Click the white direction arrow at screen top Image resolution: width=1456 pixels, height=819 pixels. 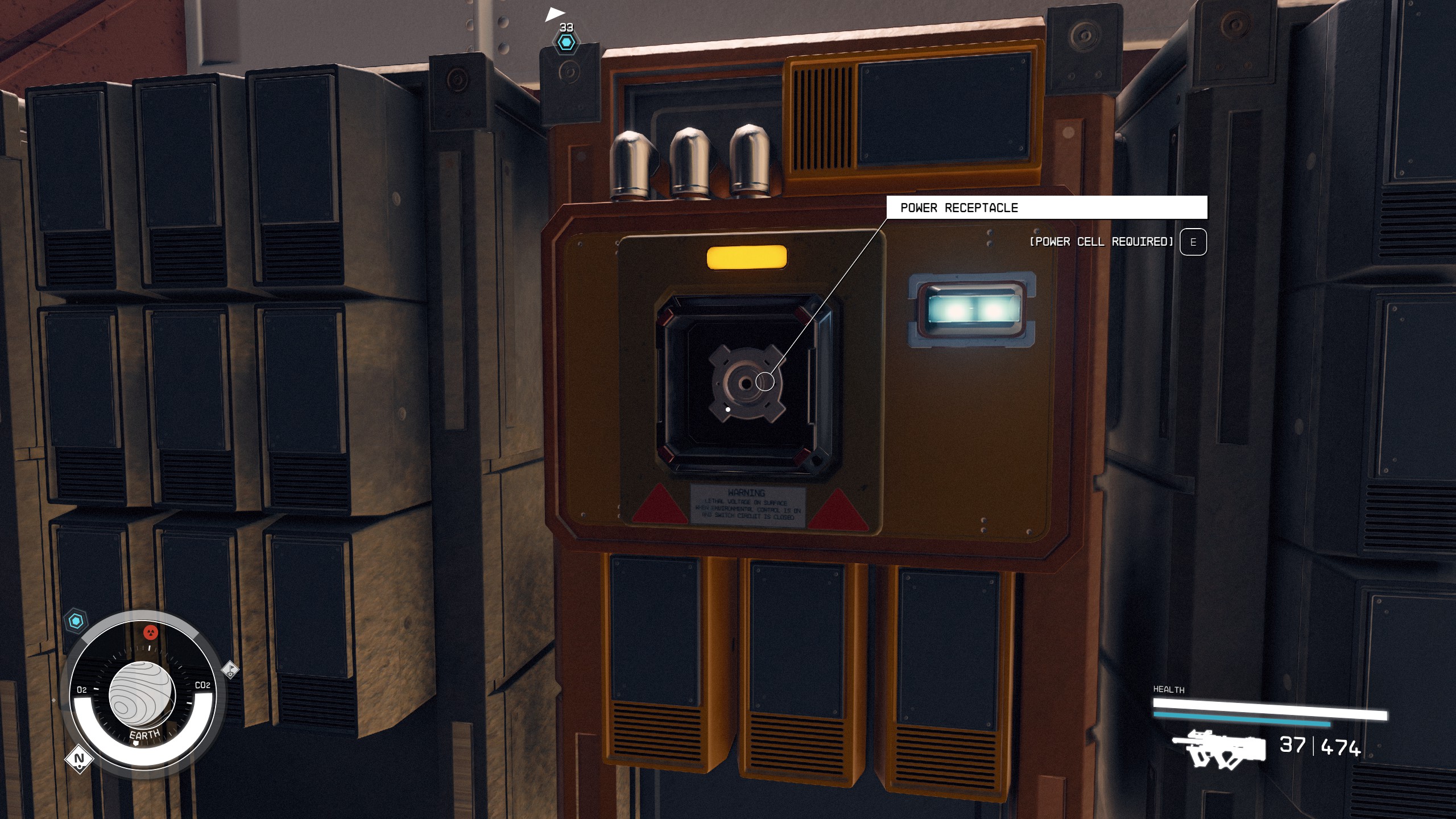[556, 13]
